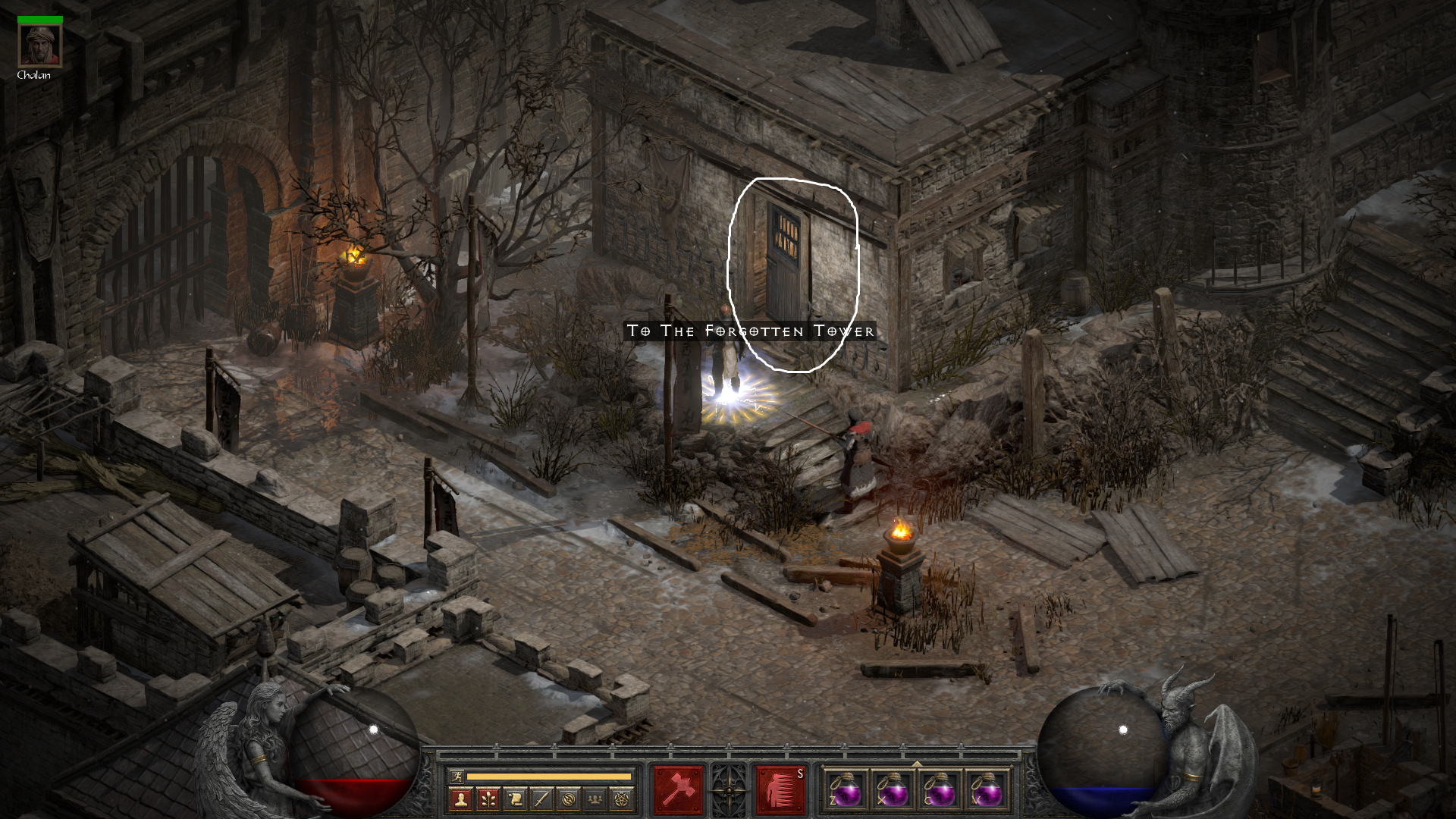Image resolution: width=1456 pixels, height=819 pixels.
Task: Open the party panel button
Action: [596, 799]
